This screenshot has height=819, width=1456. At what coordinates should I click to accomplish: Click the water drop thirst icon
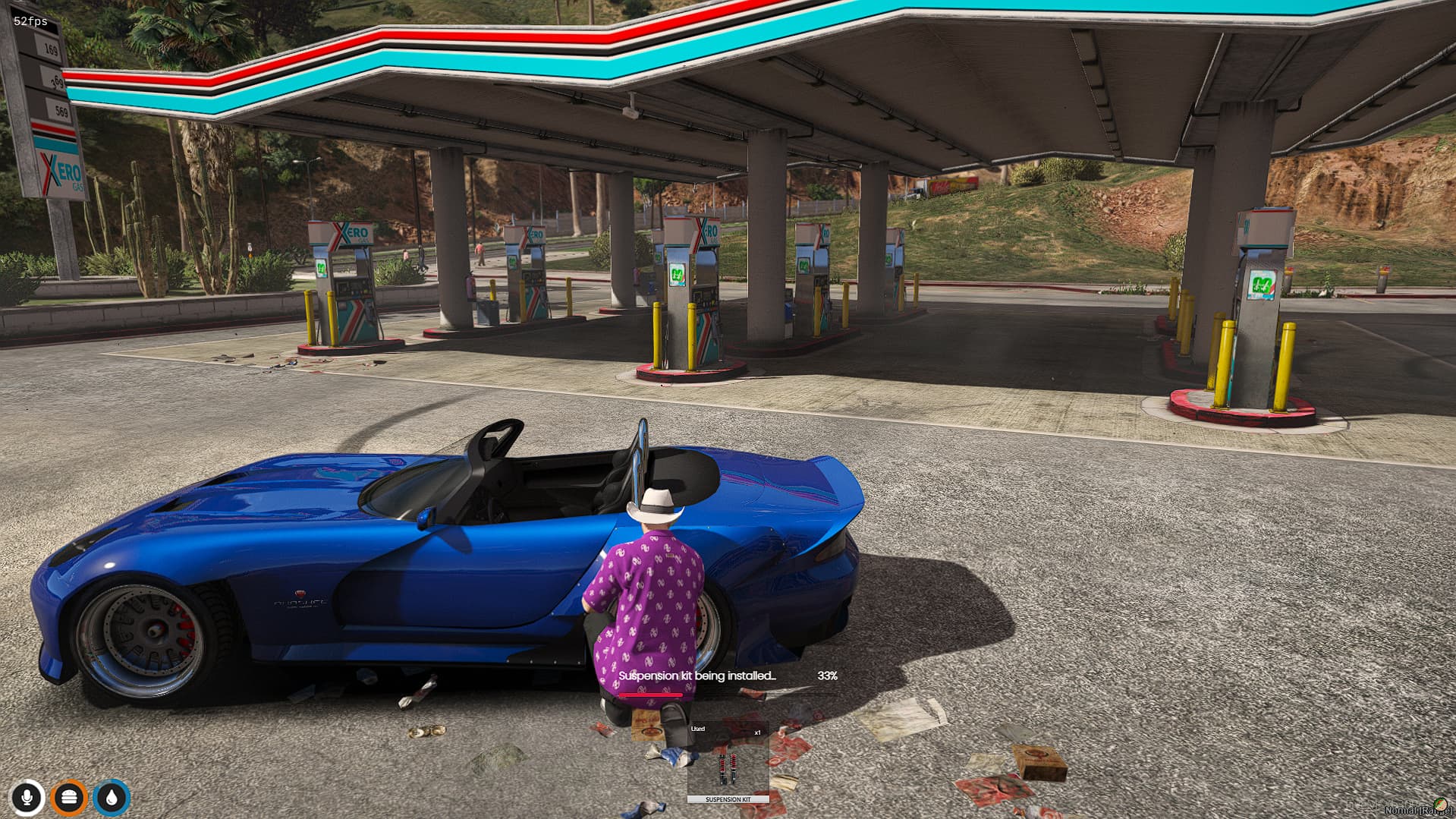pyautogui.click(x=112, y=797)
